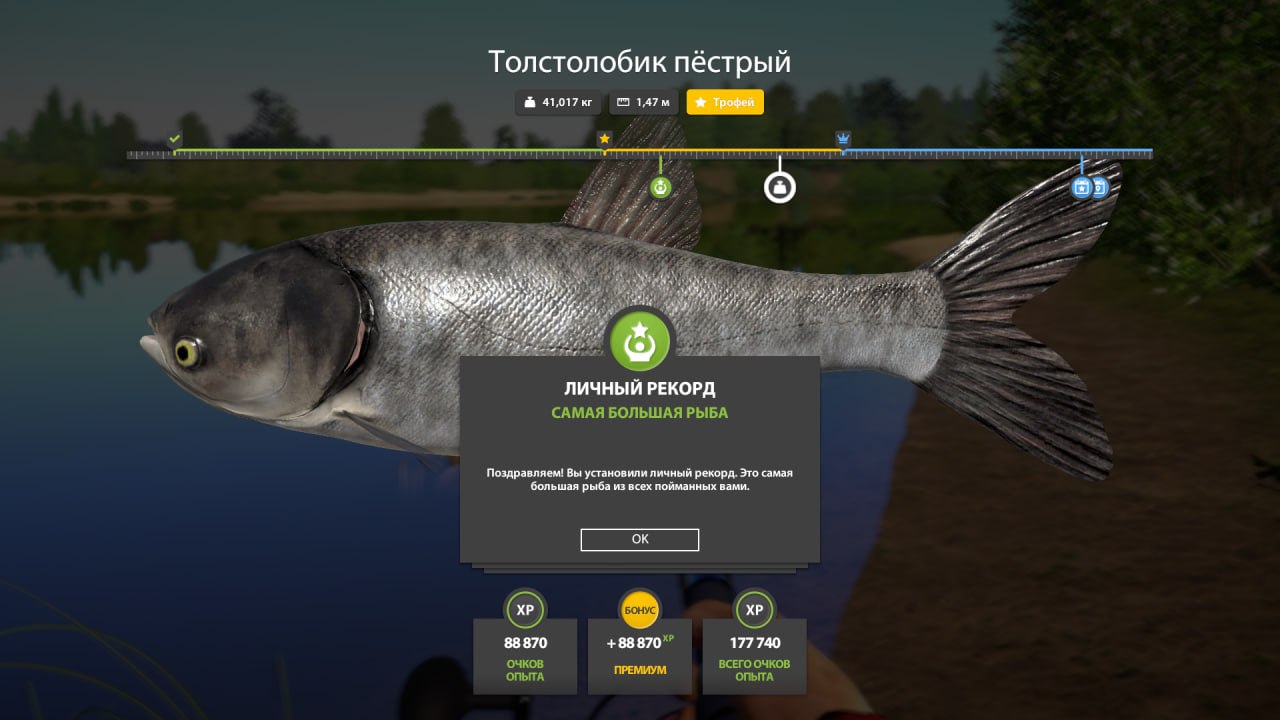Click the XP circle above 177 740
The height and width of the screenshot is (720, 1280).
pyautogui.click(x=753, y=610)
